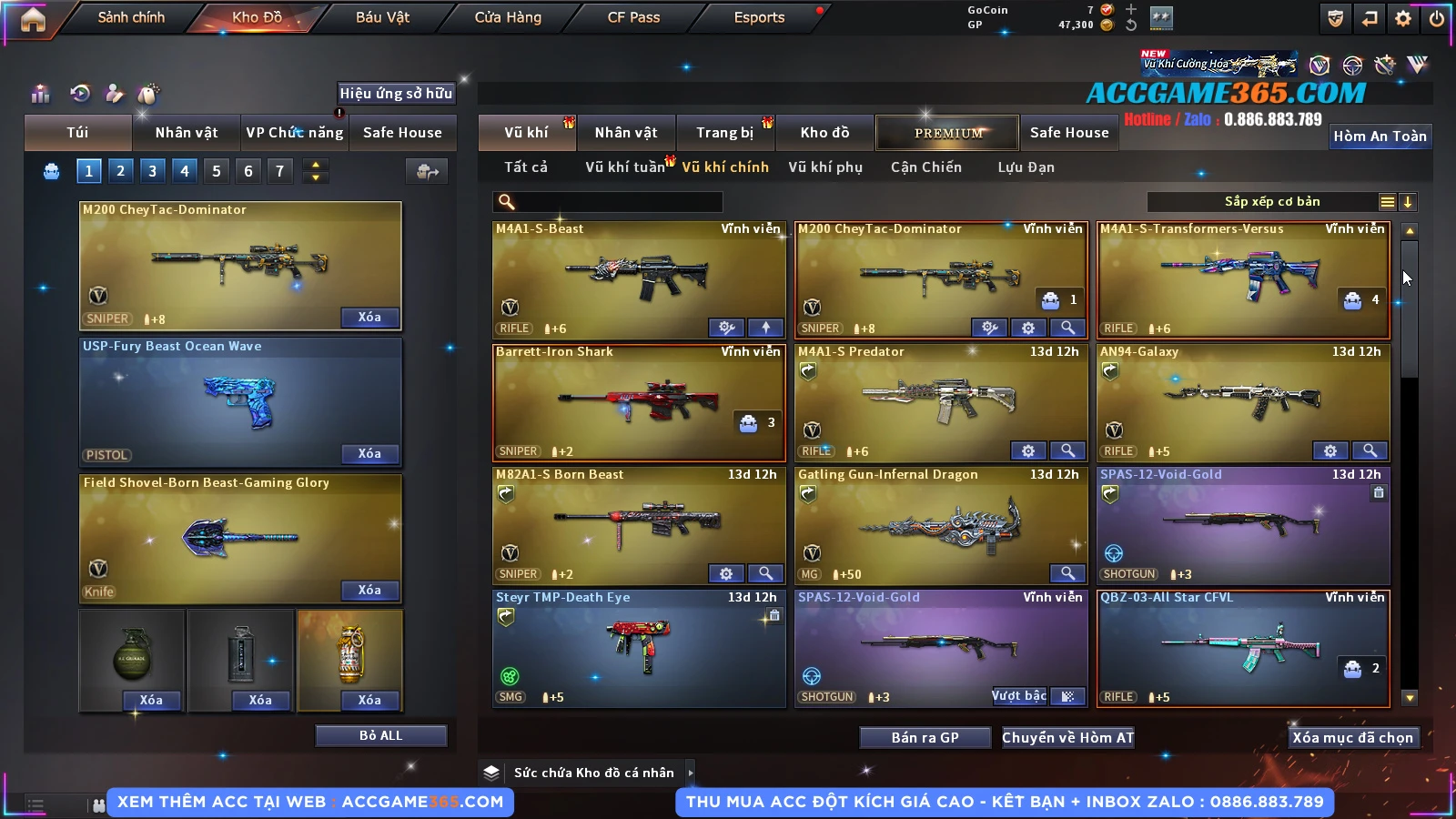
Task: Open the Sảnh chính lobby tab
Action: [131, 18]
